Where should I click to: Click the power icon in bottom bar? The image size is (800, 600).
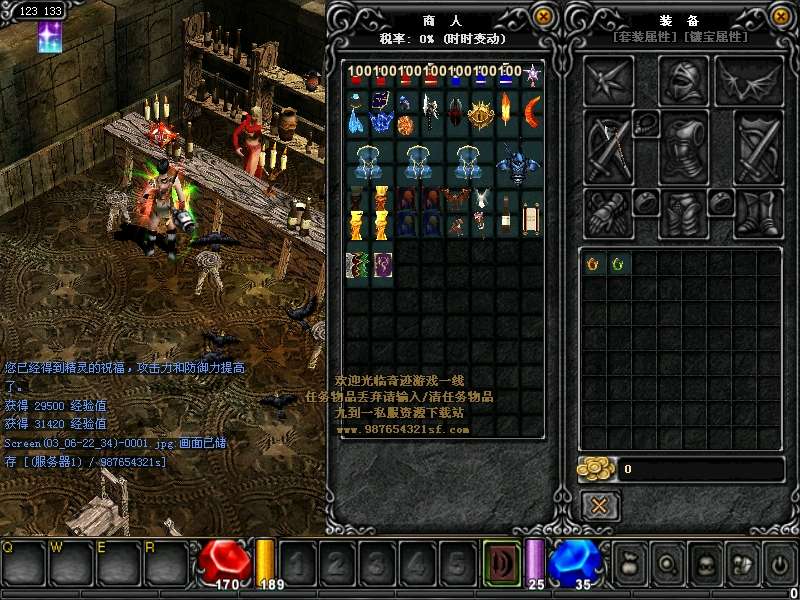(779, 563)
